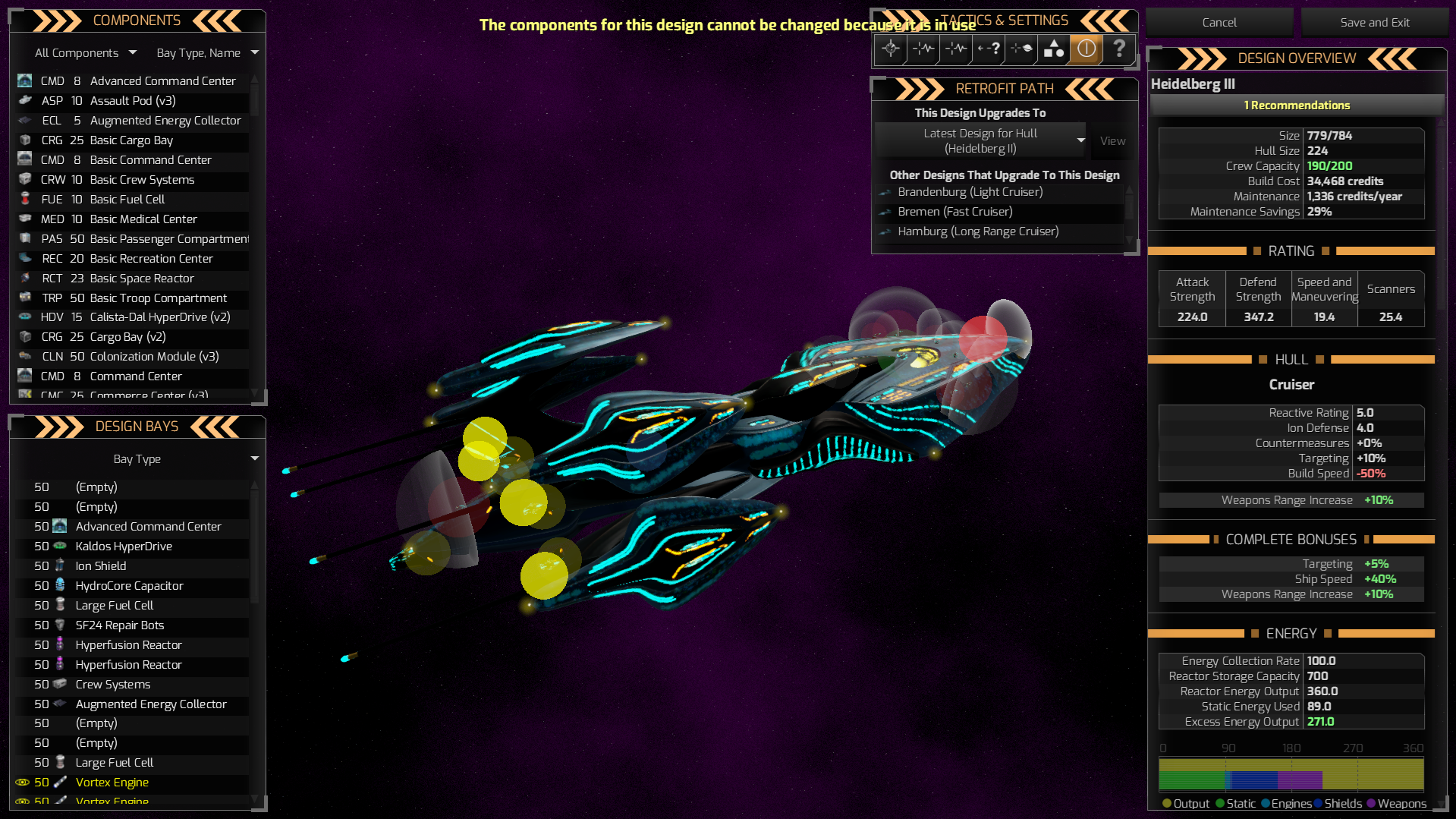Click the Advanced Command Center component icon
Image resolution: width=1456 pixels, height=819 pixels.
[24, 80]
